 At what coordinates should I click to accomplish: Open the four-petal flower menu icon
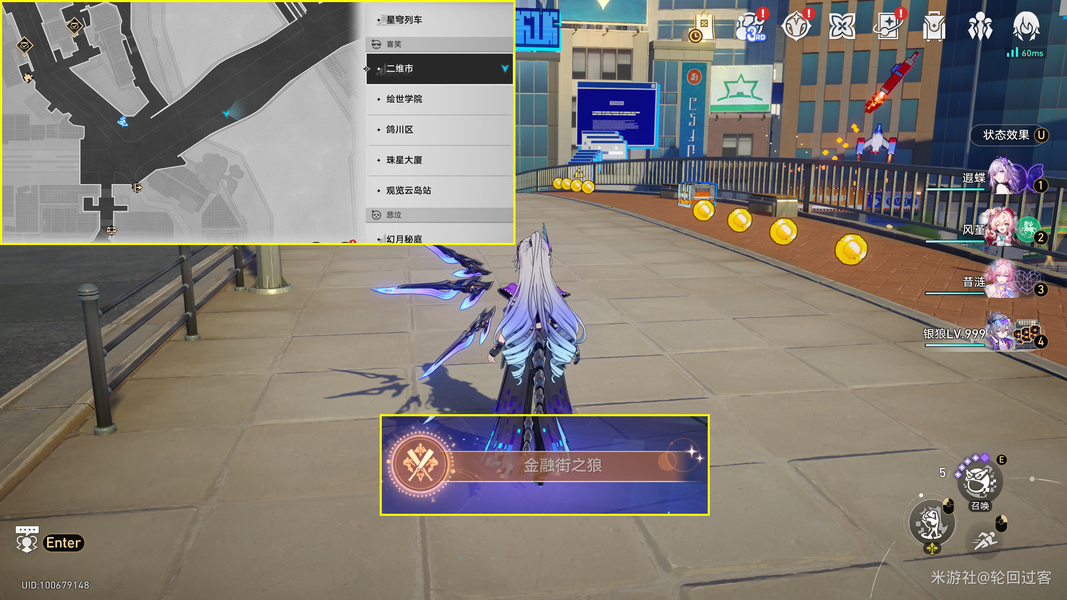click(842, 27)
